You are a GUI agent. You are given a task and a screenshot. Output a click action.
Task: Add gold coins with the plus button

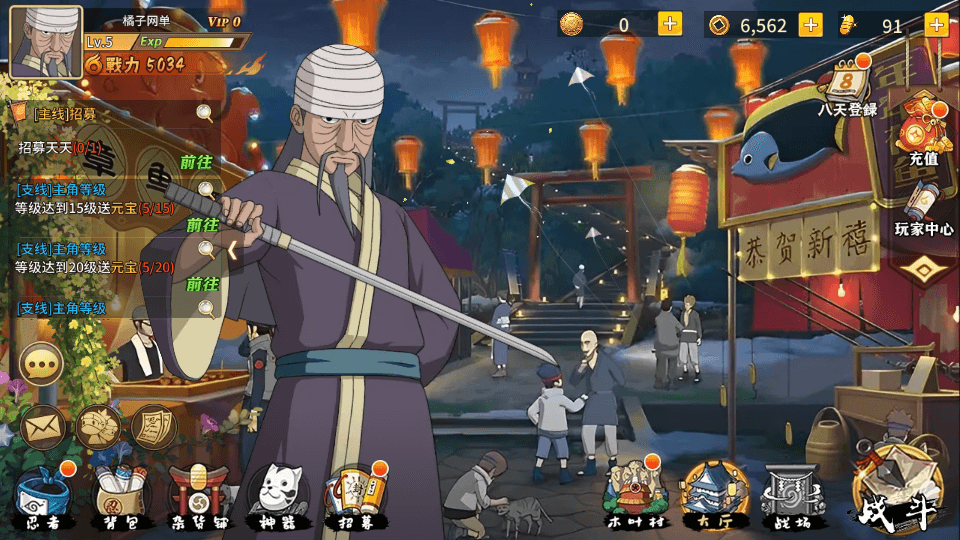click(810, 25)
